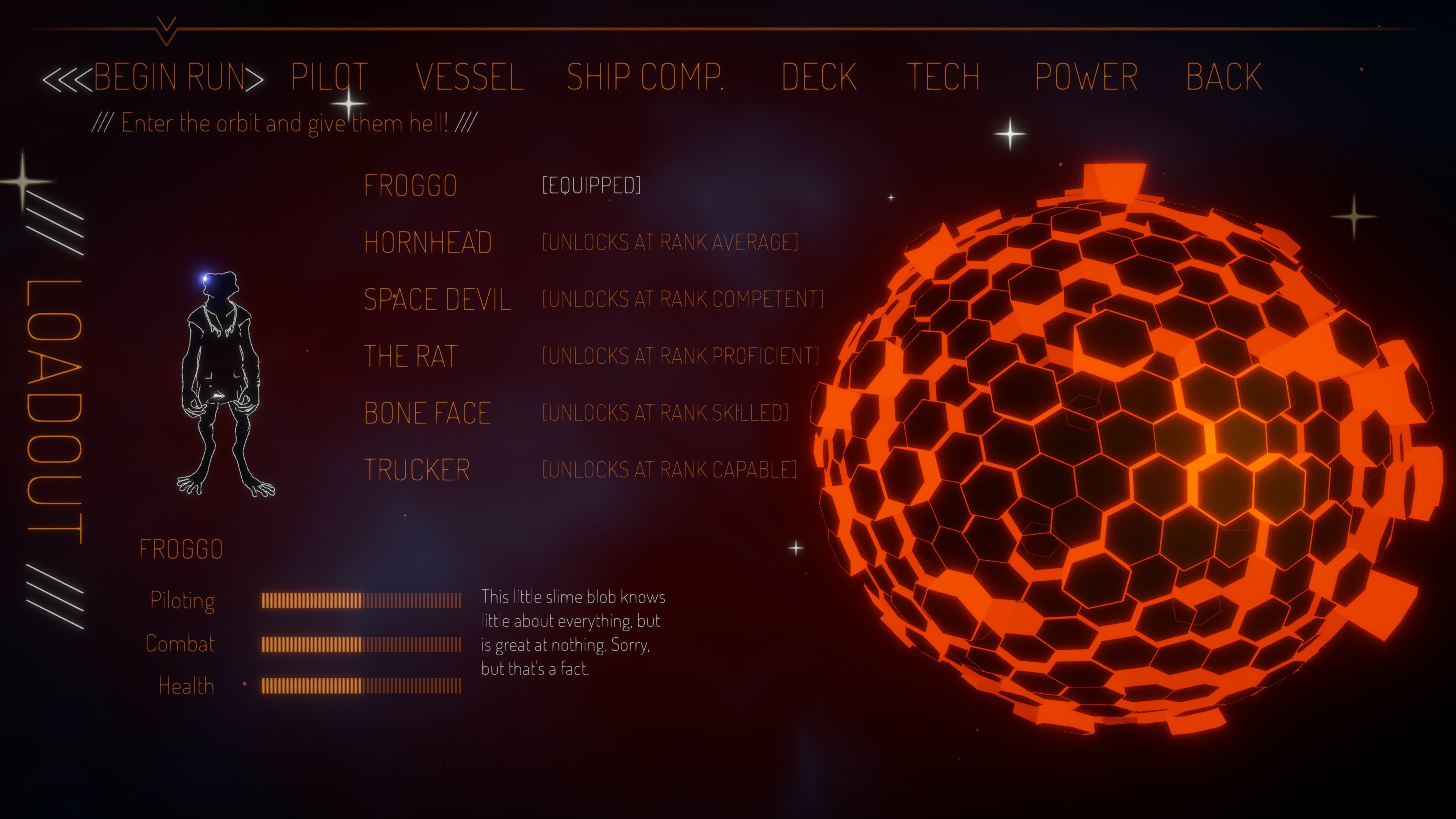Select the Space Devil pilot
The width and height of the screenshot is (1456, 819).
[x=437, y=300]
